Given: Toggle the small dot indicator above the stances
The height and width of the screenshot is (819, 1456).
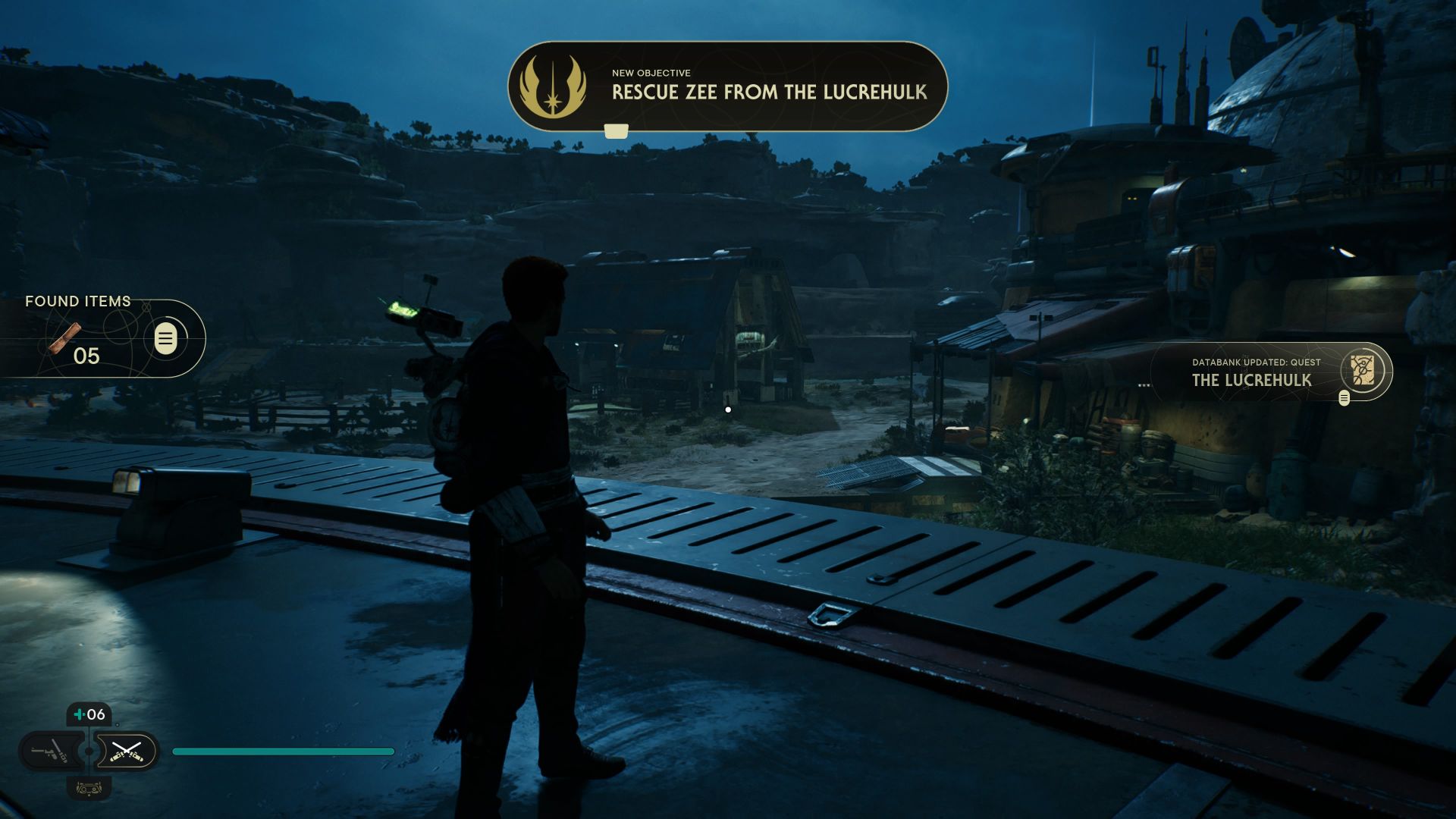Looking at the screenshot, I should [118, 724].
